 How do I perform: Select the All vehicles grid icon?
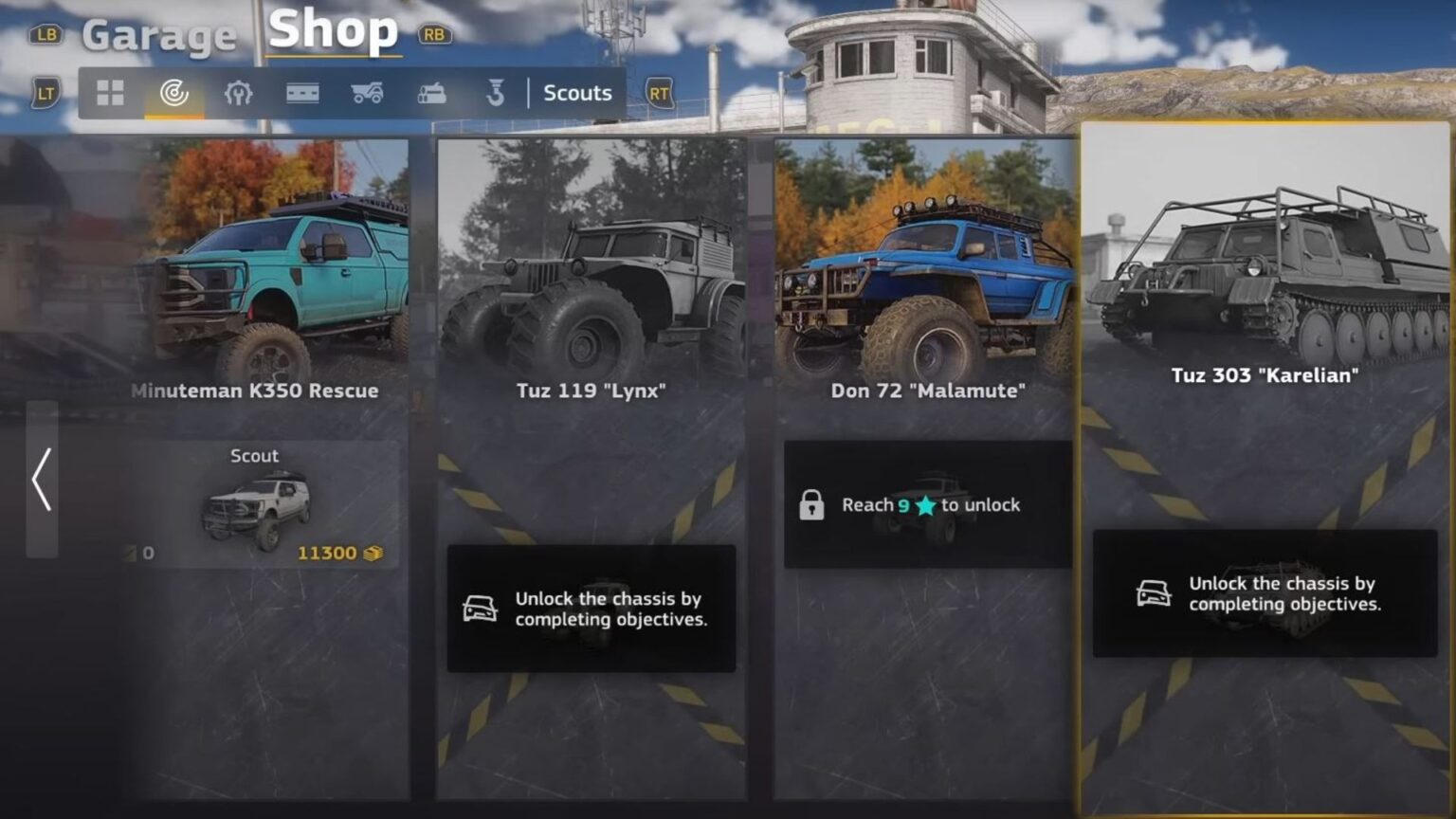click(x=111, y=92)
